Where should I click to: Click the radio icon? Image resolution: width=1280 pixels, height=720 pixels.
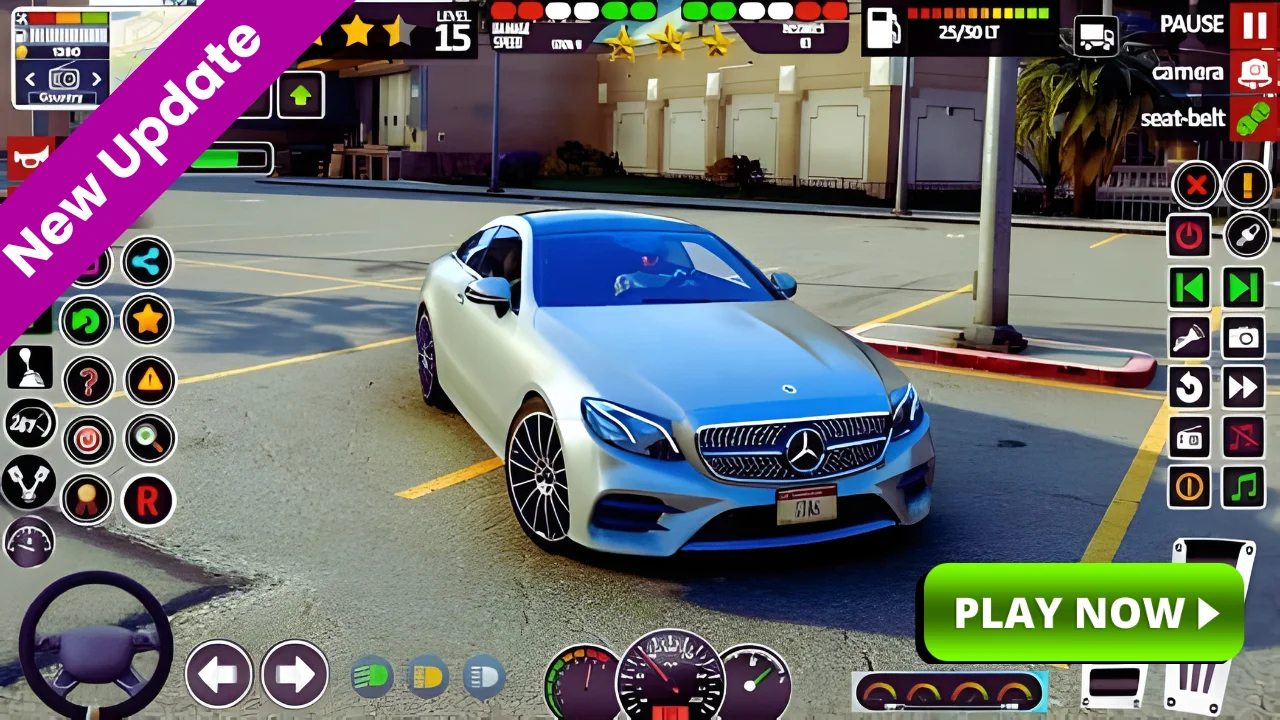[x=1189, y=437]
